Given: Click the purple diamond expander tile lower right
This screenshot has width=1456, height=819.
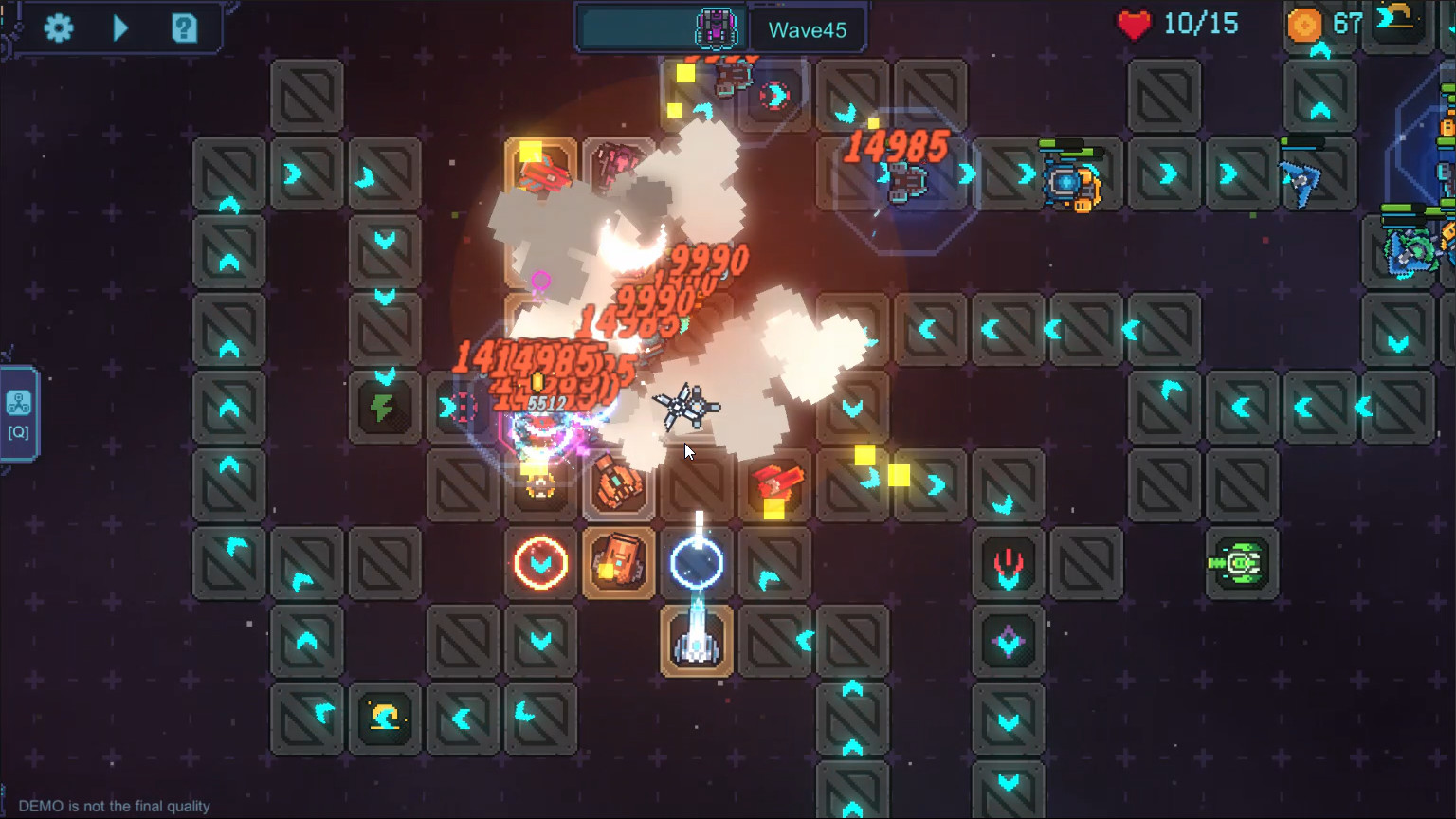Looking at the screenshot, I should pos(1008,644).
